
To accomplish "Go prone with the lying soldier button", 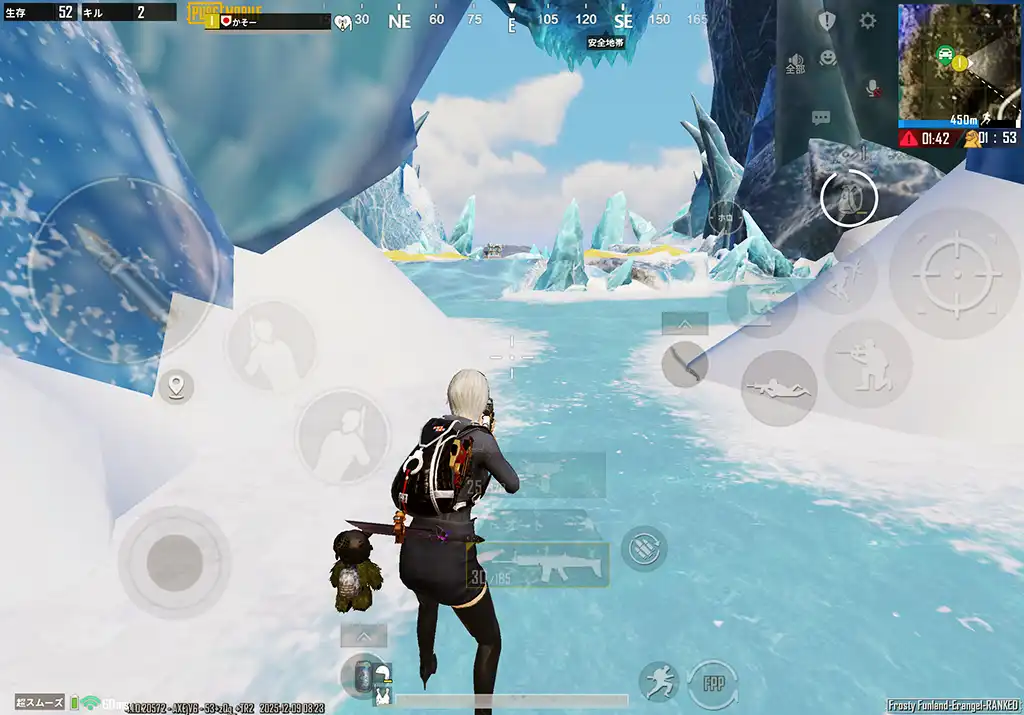I will [779, 388].
